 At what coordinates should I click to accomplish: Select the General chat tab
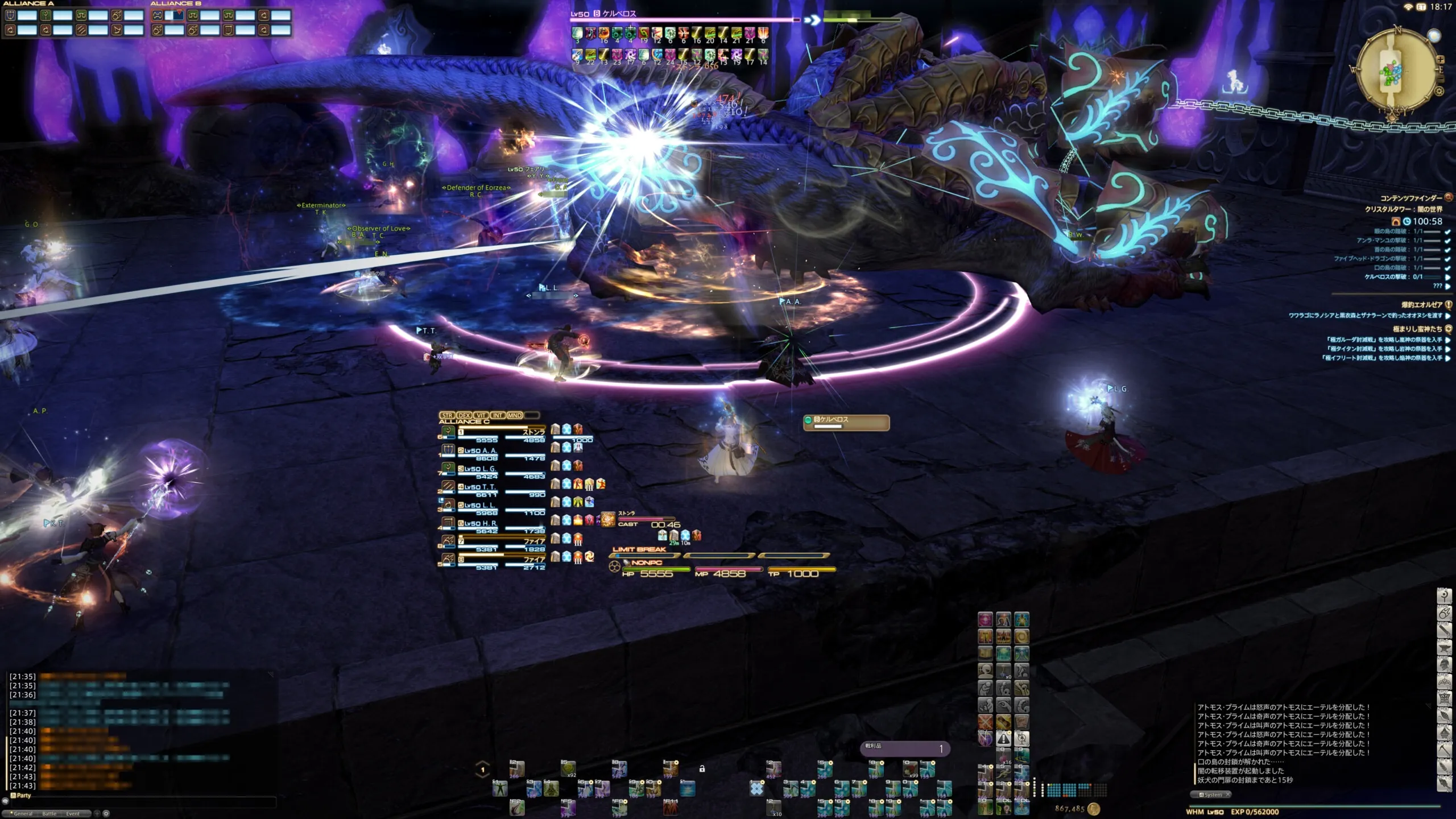point(23,813)
